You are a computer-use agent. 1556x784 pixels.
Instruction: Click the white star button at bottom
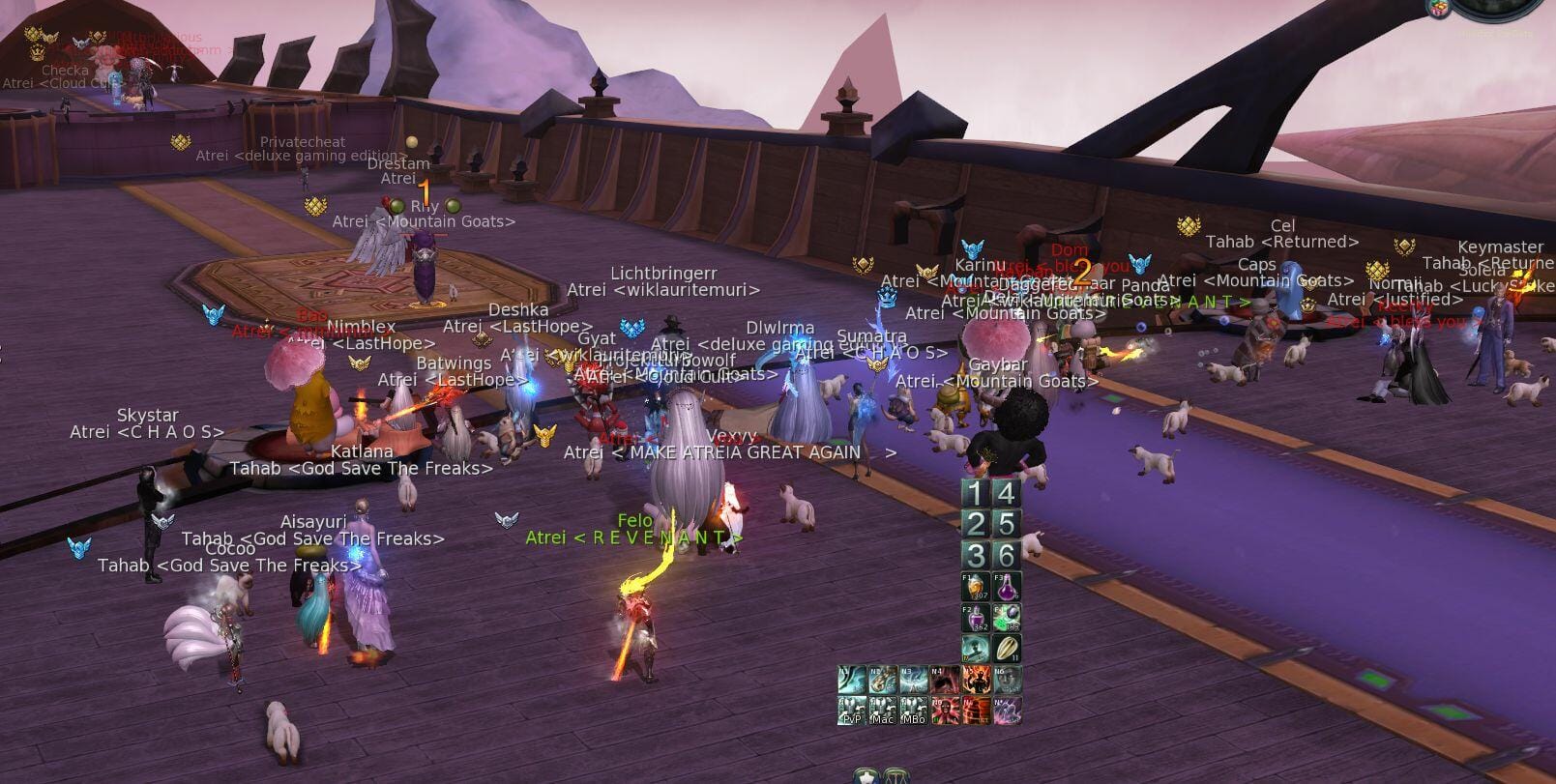(866, 776)
